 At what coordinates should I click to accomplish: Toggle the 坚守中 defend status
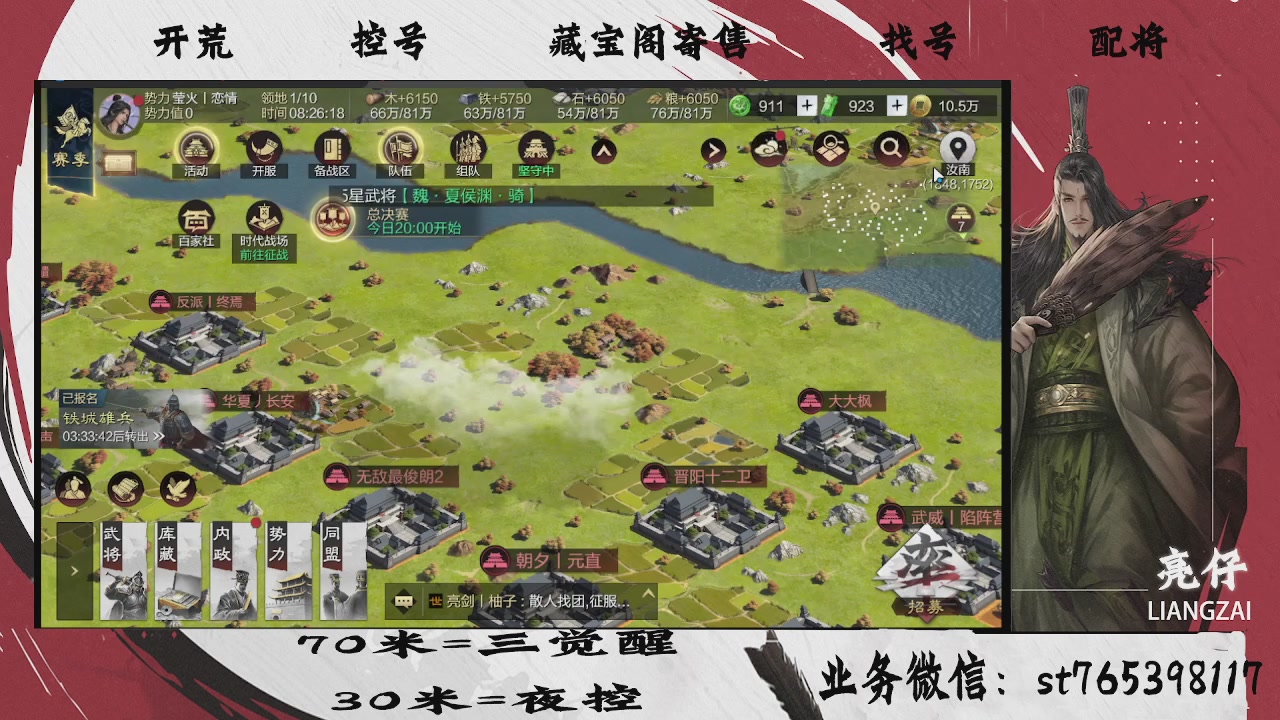[x=536, y=150]
